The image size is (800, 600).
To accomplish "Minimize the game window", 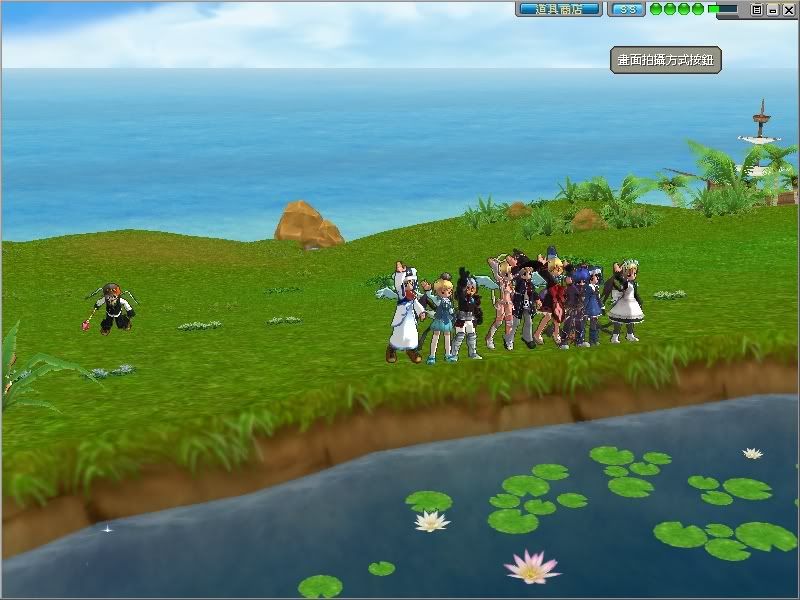I will tap(772, 9).
